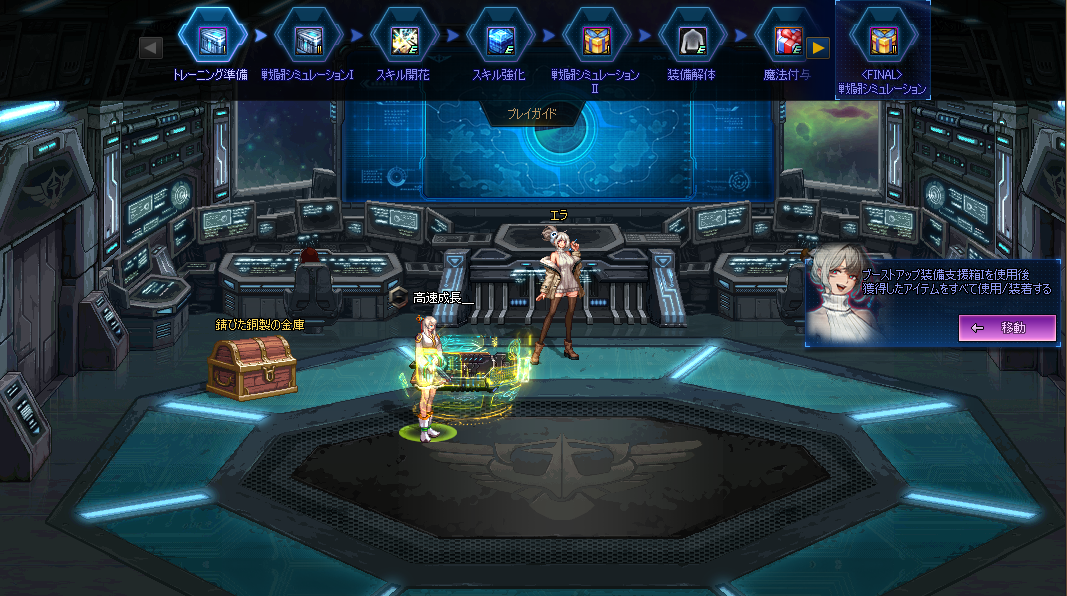
Task: Select the 魔法付与 step icon
Action: (786, 39)
